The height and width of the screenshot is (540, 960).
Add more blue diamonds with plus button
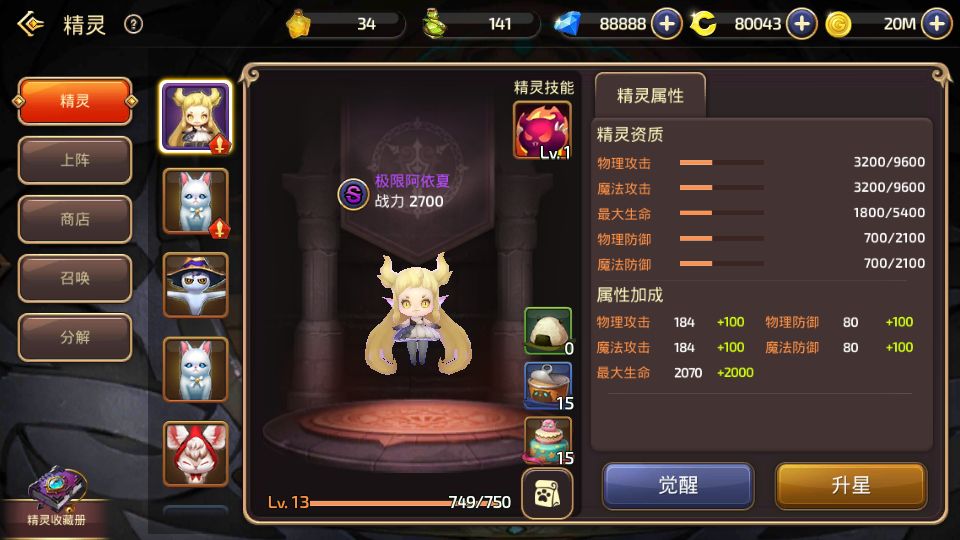667,24
